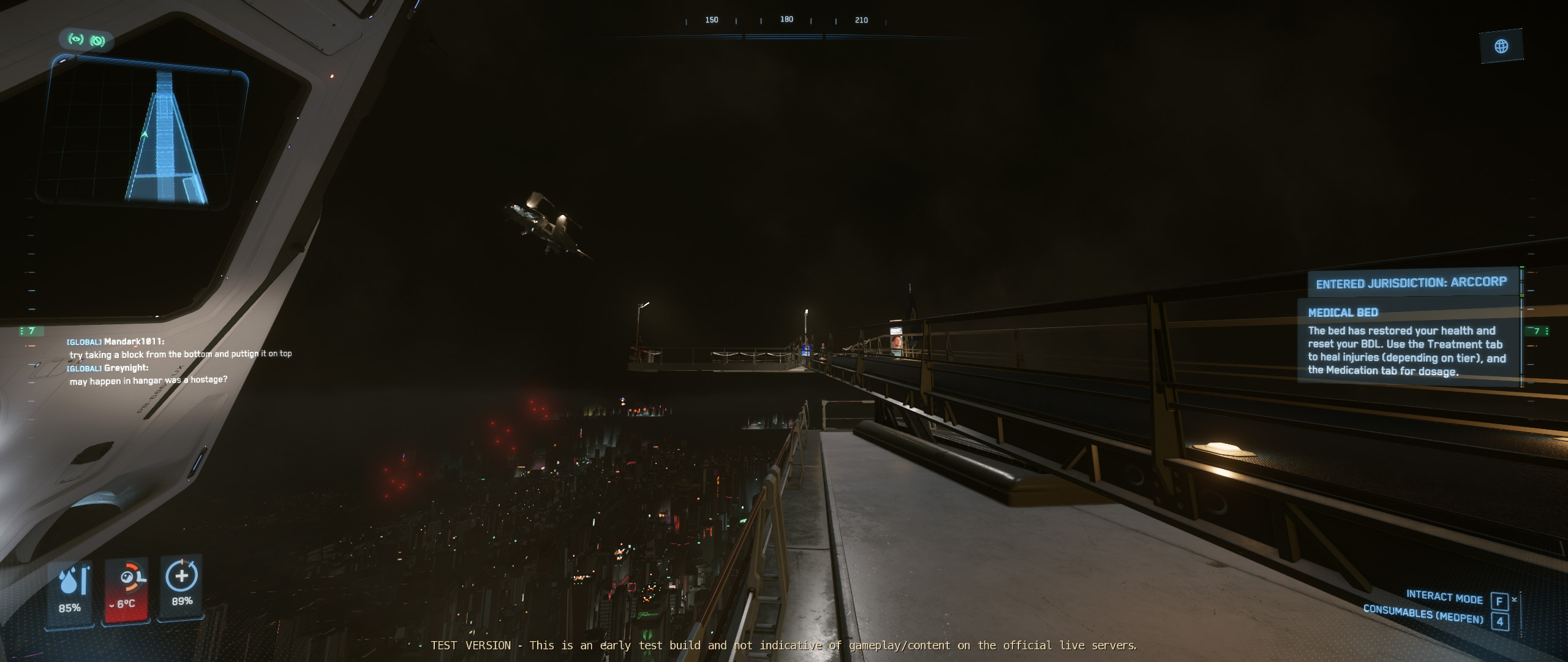This screenshot has width=1568, height=662.
Task: Click the 180 heading on the compass strip
Action: pos(787,20)
